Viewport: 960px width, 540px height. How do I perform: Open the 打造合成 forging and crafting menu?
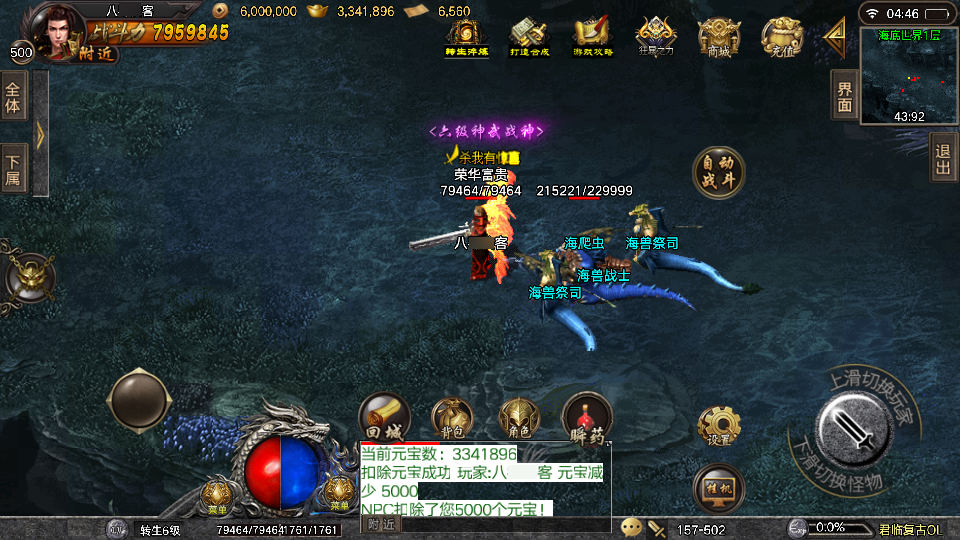click(x=529, y=37)
